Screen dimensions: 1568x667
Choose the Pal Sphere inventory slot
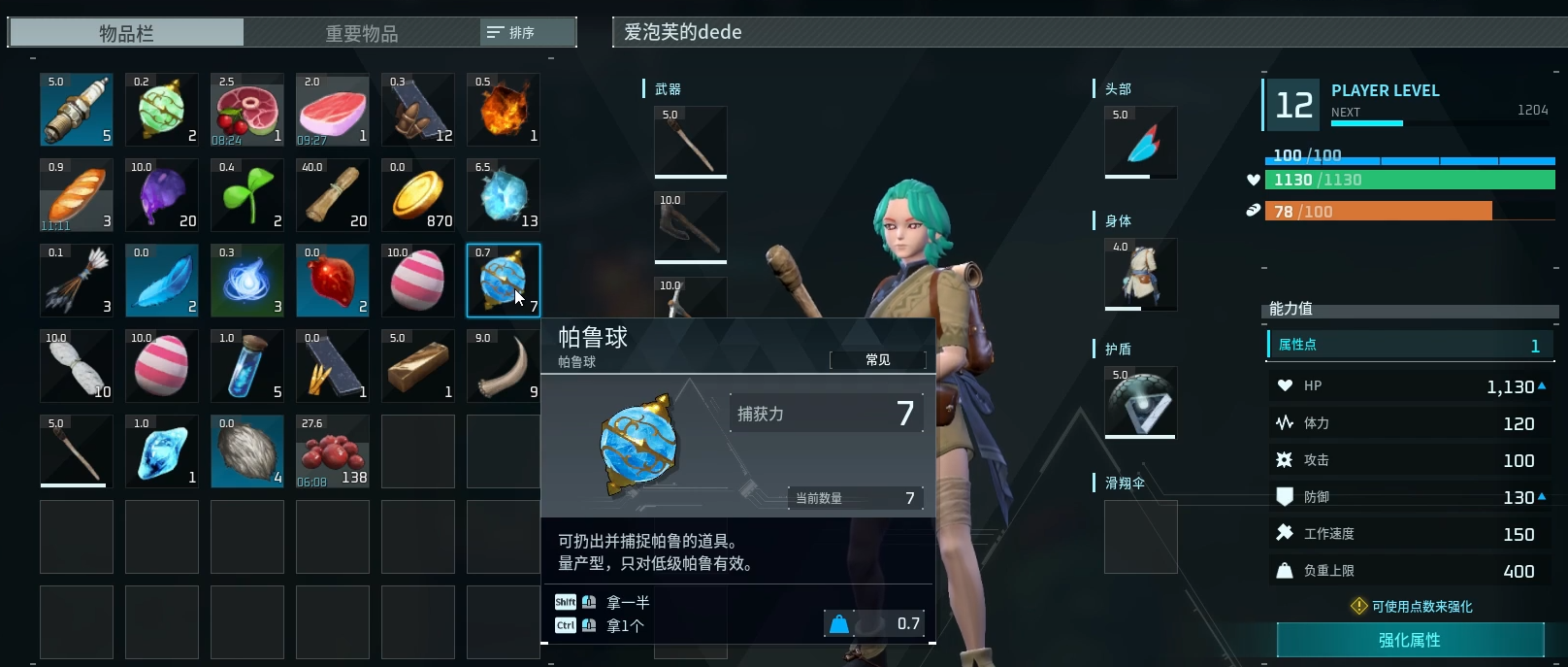pyautogui.click(x=504, y=281)
